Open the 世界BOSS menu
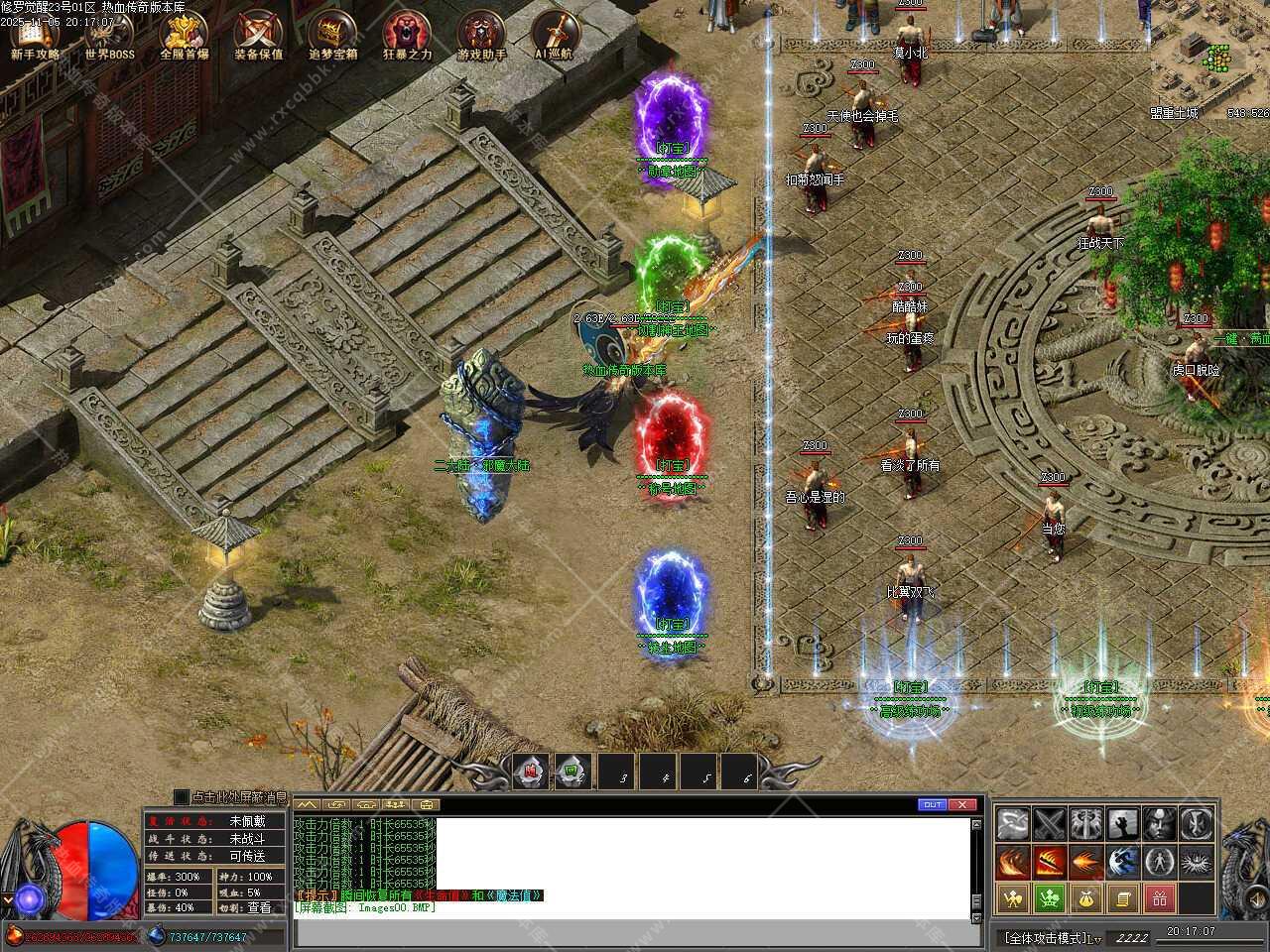This screenshot has width=1270, height=952. tap(109, 37)
